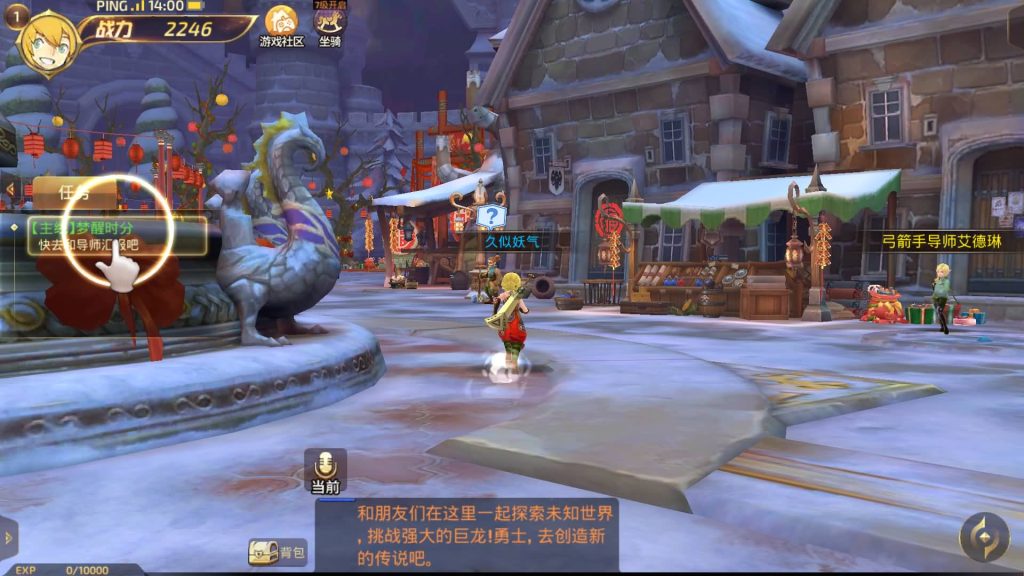The width and height of the screenshot is (1024, 576).
Task: Expand the arrow beside the chat box
Action: click(9, 538)
